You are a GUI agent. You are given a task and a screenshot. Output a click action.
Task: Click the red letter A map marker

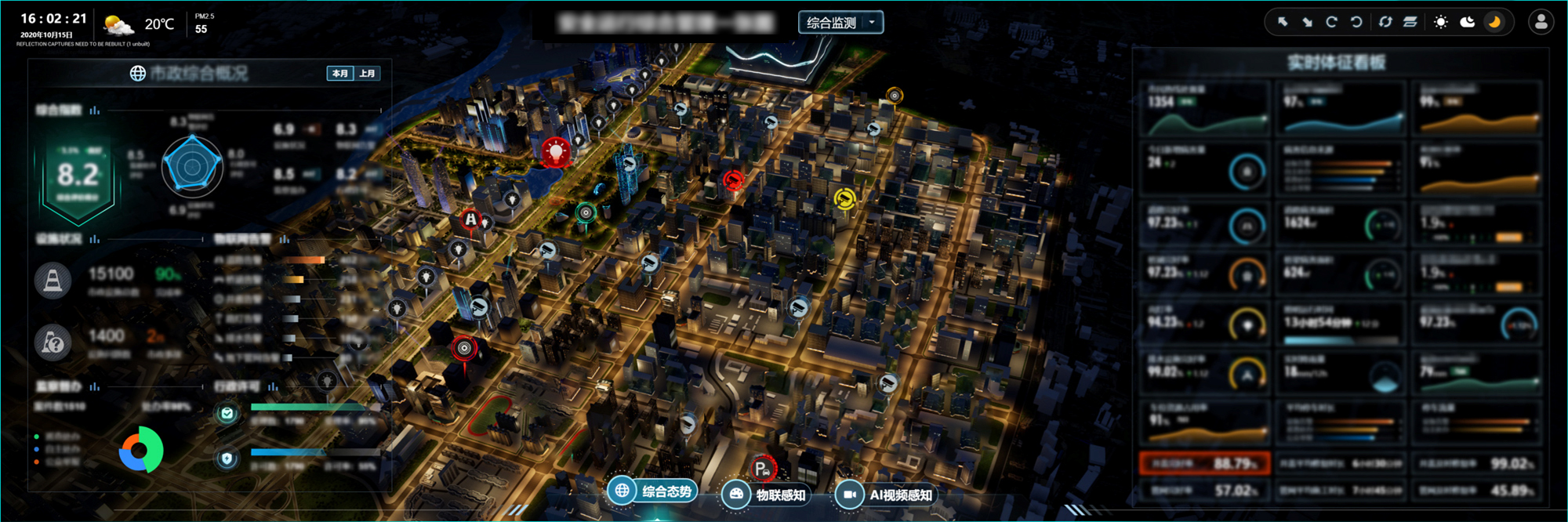(x=470, y=219)
